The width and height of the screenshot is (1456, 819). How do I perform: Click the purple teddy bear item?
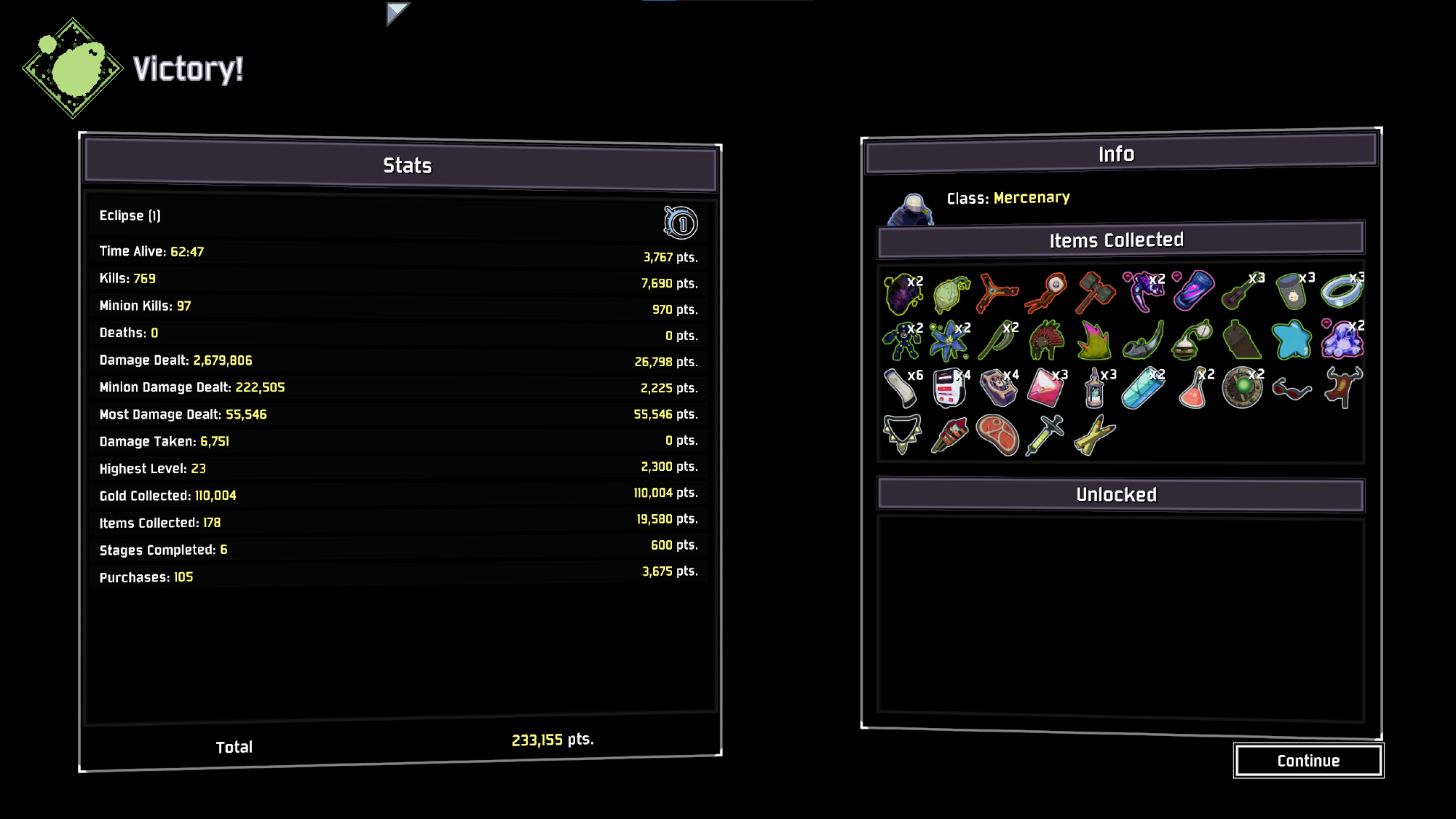pyautogui.click(x=1341, y=340)
